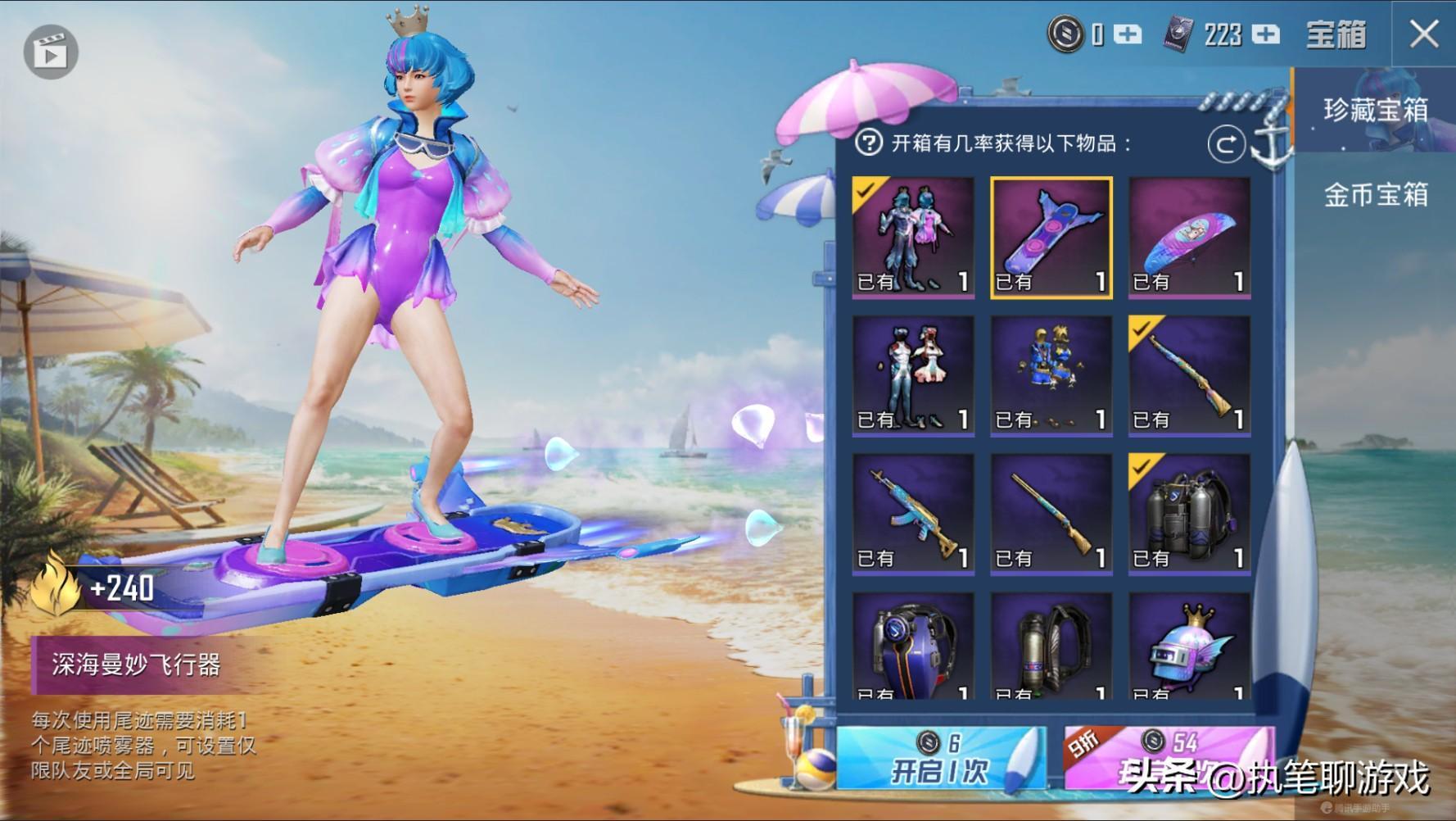Switch to the 珍藏宝箱 tab
Image resolution: width=1456 pixels, height=821 pixels.
tap(1375, 111)
